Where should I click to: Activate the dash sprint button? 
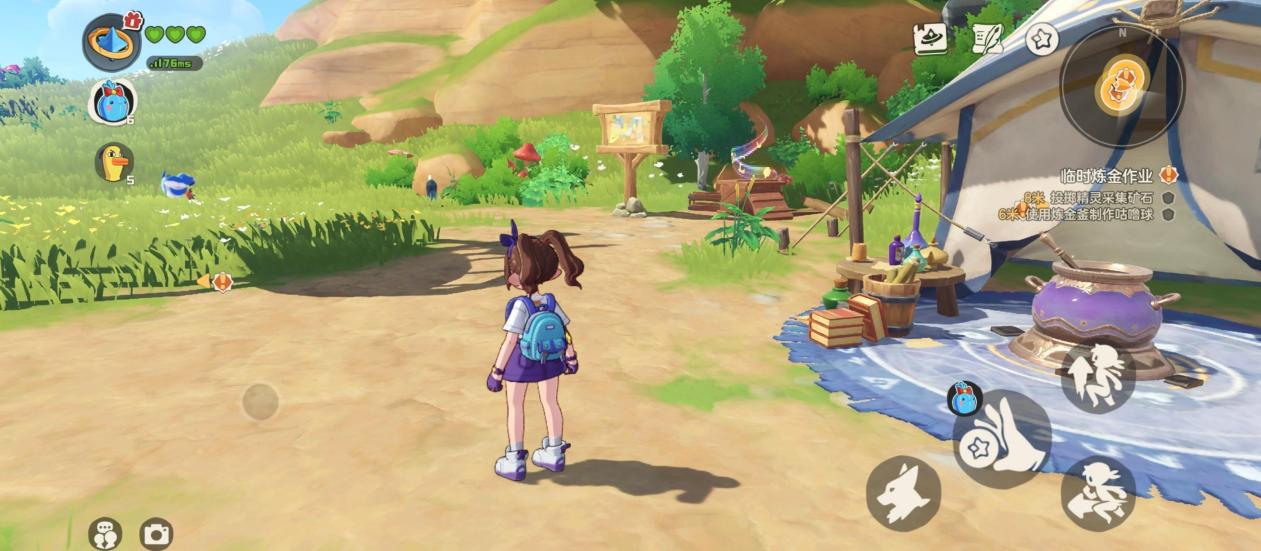pyautogui.click(x=1097, y=492)
